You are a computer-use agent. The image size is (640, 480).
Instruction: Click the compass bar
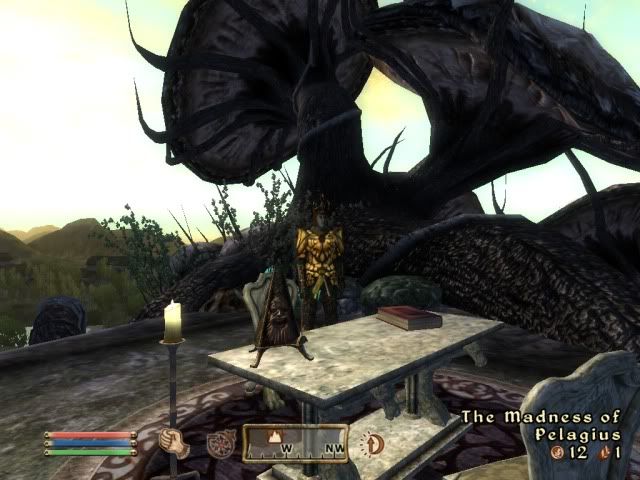(295, 443)
